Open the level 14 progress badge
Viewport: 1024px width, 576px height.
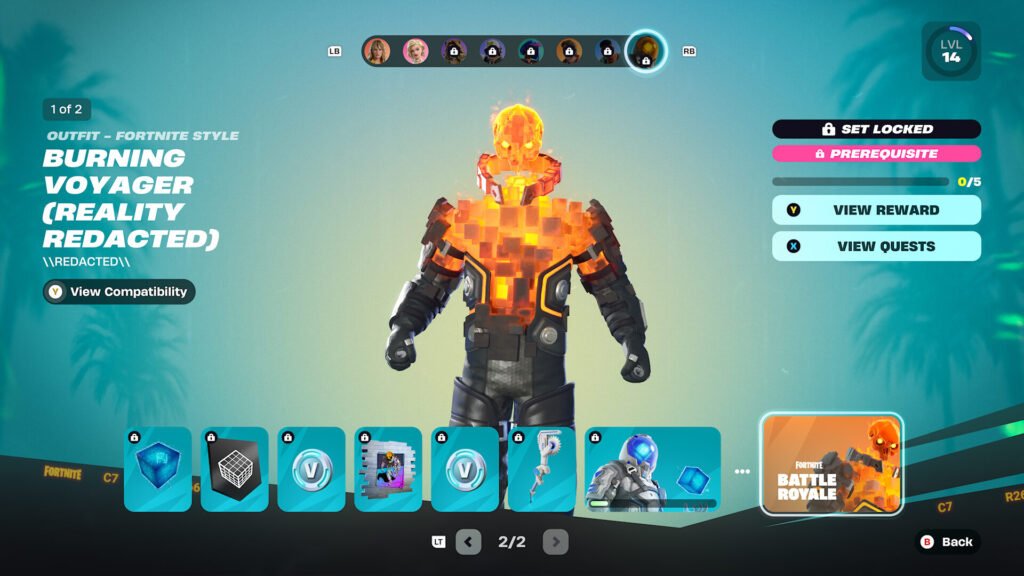pyautogui.click(x=950, y=52)
